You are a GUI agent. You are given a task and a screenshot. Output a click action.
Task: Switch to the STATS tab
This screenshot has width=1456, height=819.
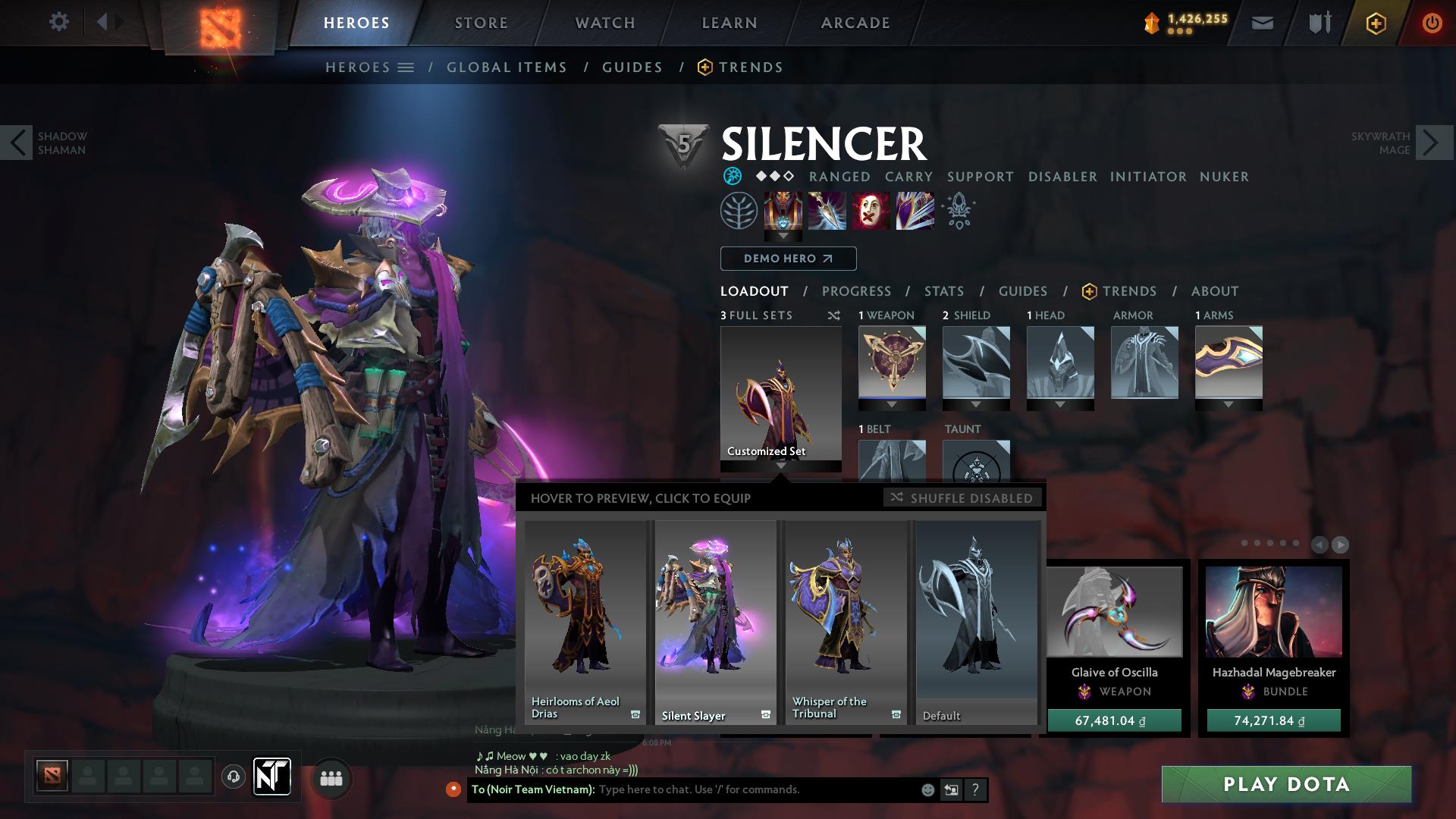pos(943,291)
